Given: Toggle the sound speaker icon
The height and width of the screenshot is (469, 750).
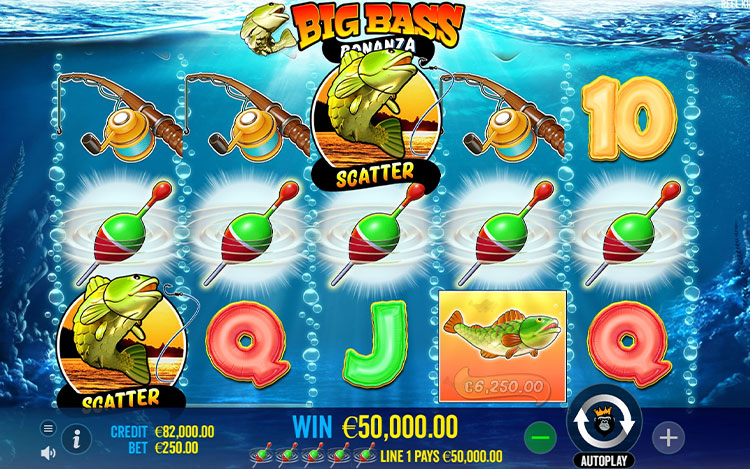Looking at the screenshot, I should click(48, 452).
